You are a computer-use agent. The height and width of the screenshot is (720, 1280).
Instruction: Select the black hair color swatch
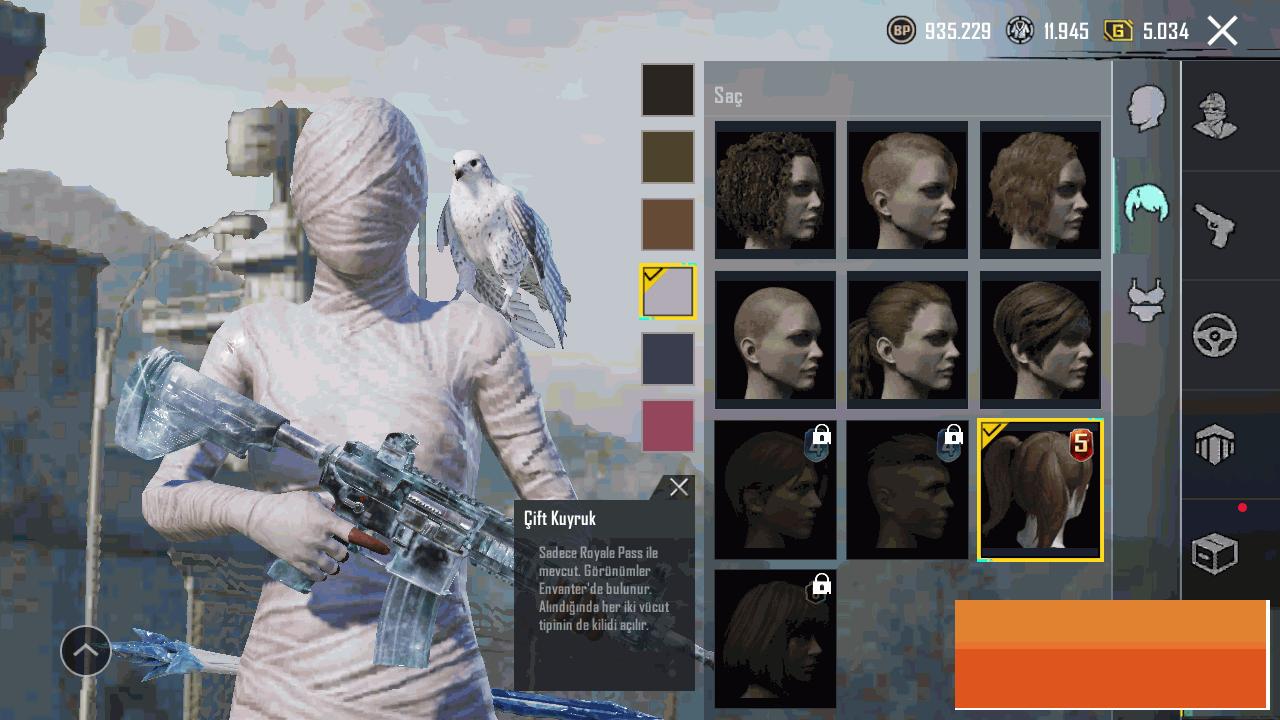[x=668, y=90]
